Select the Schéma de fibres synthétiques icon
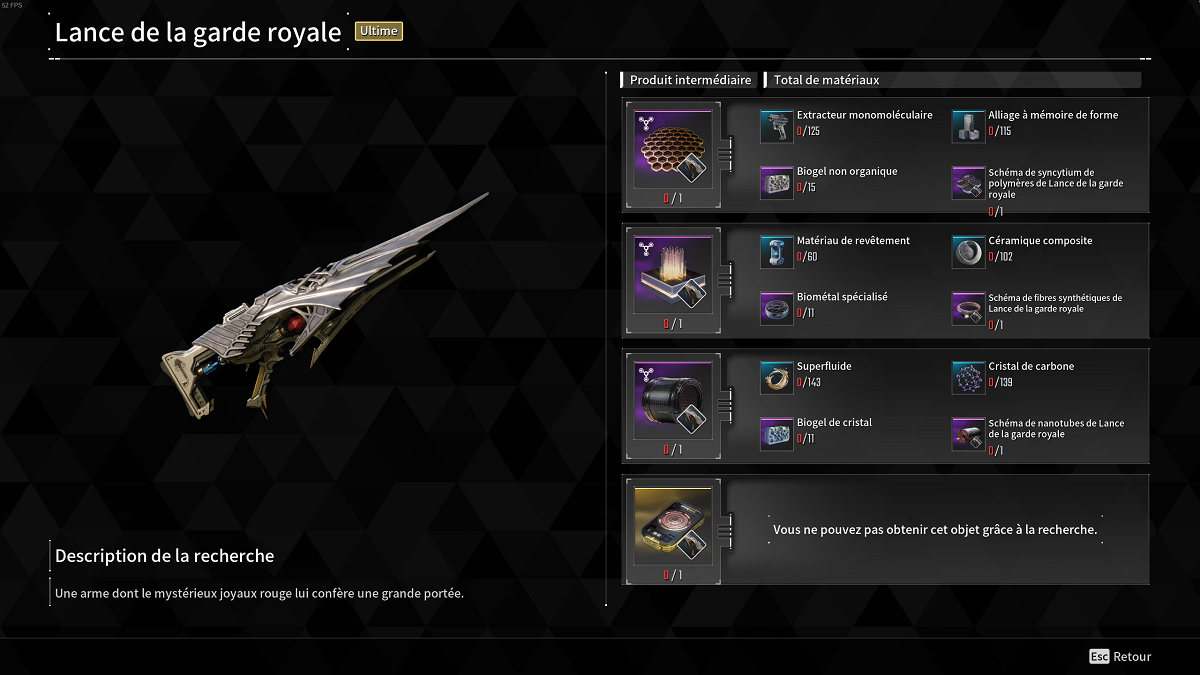Screen dimensions: 1200x675 point(968,308)
